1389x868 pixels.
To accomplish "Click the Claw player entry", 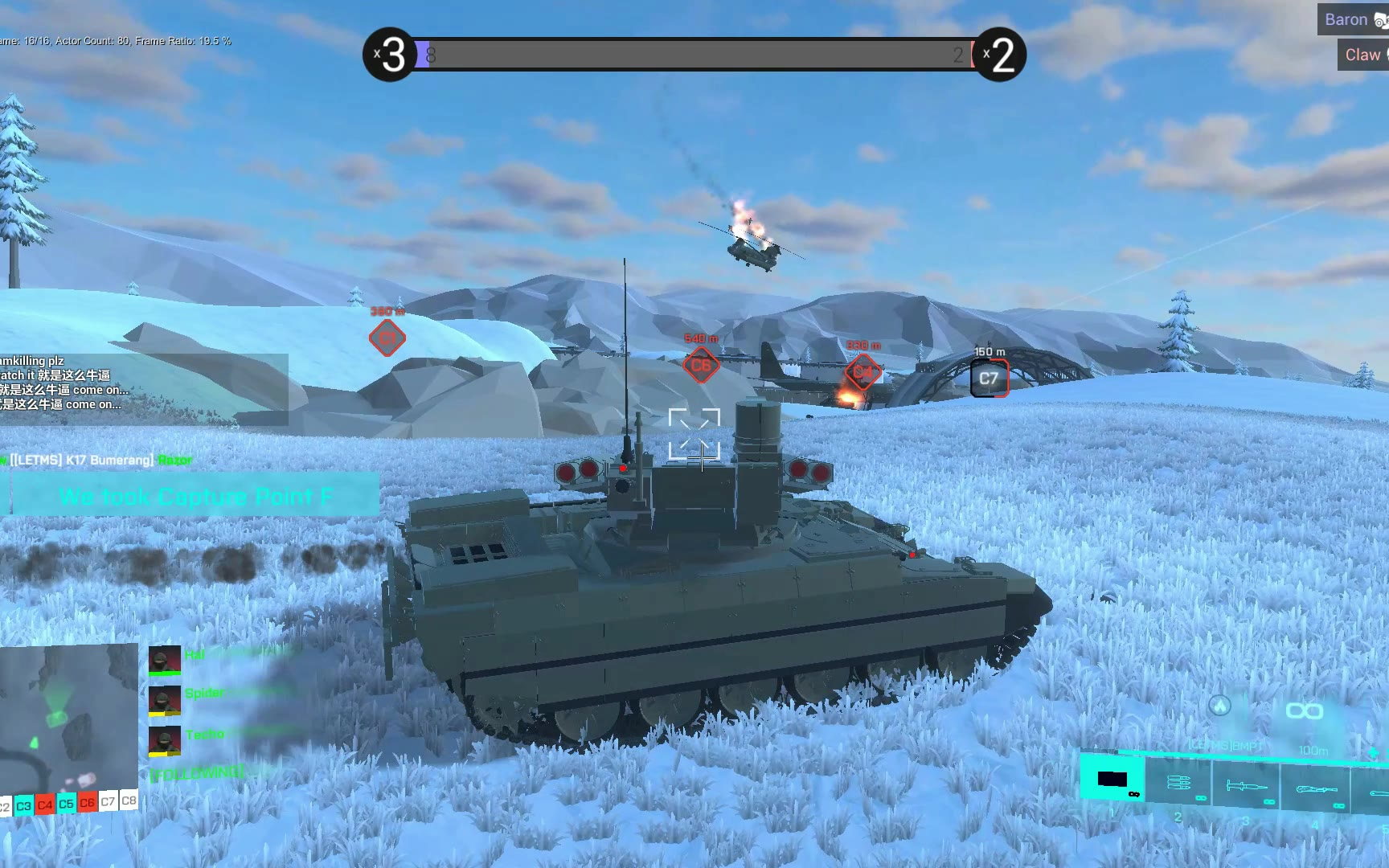I will pyautogui.click(x=1363, y=55).
